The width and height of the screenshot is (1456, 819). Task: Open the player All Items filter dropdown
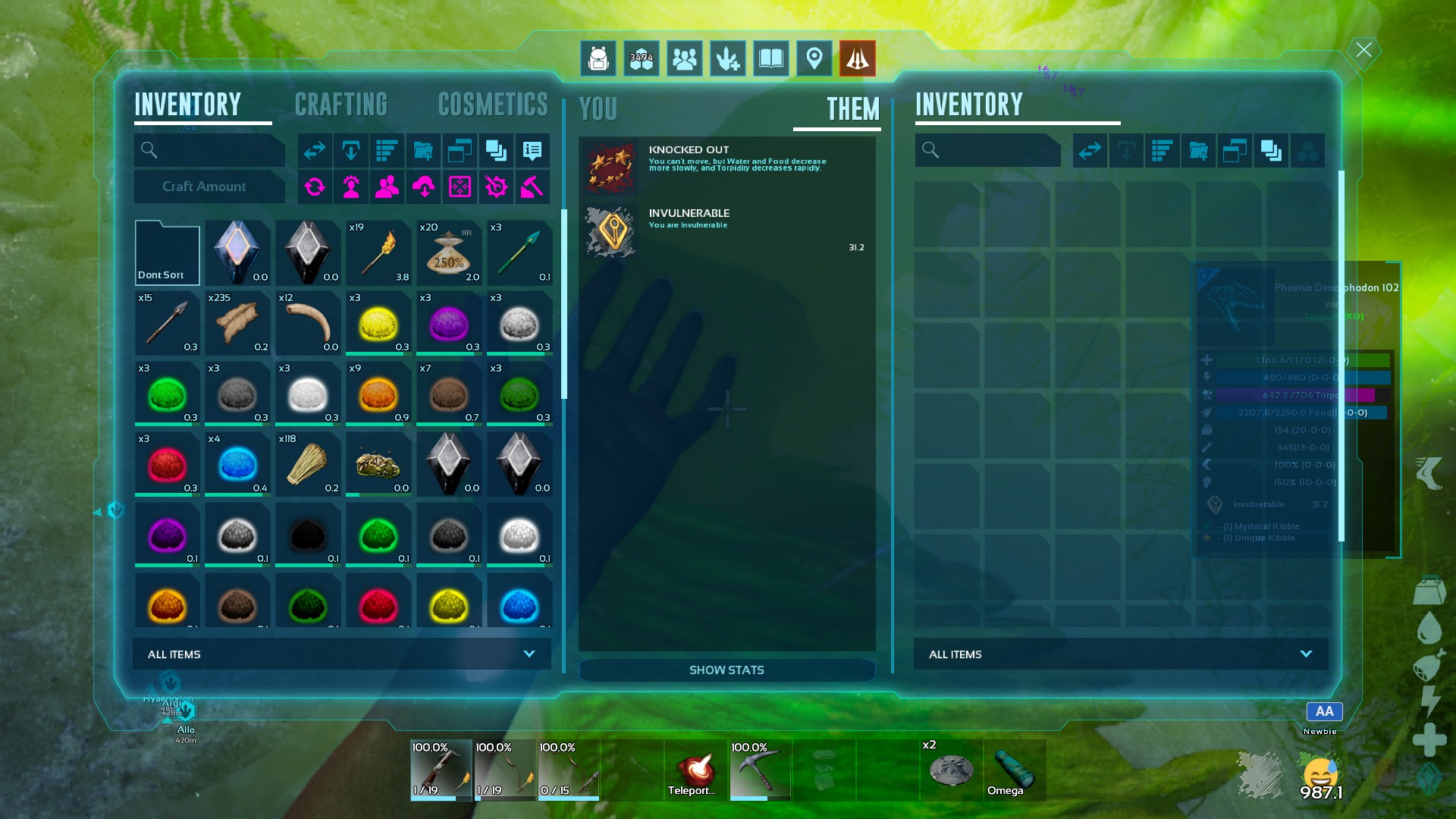point(341,654)
